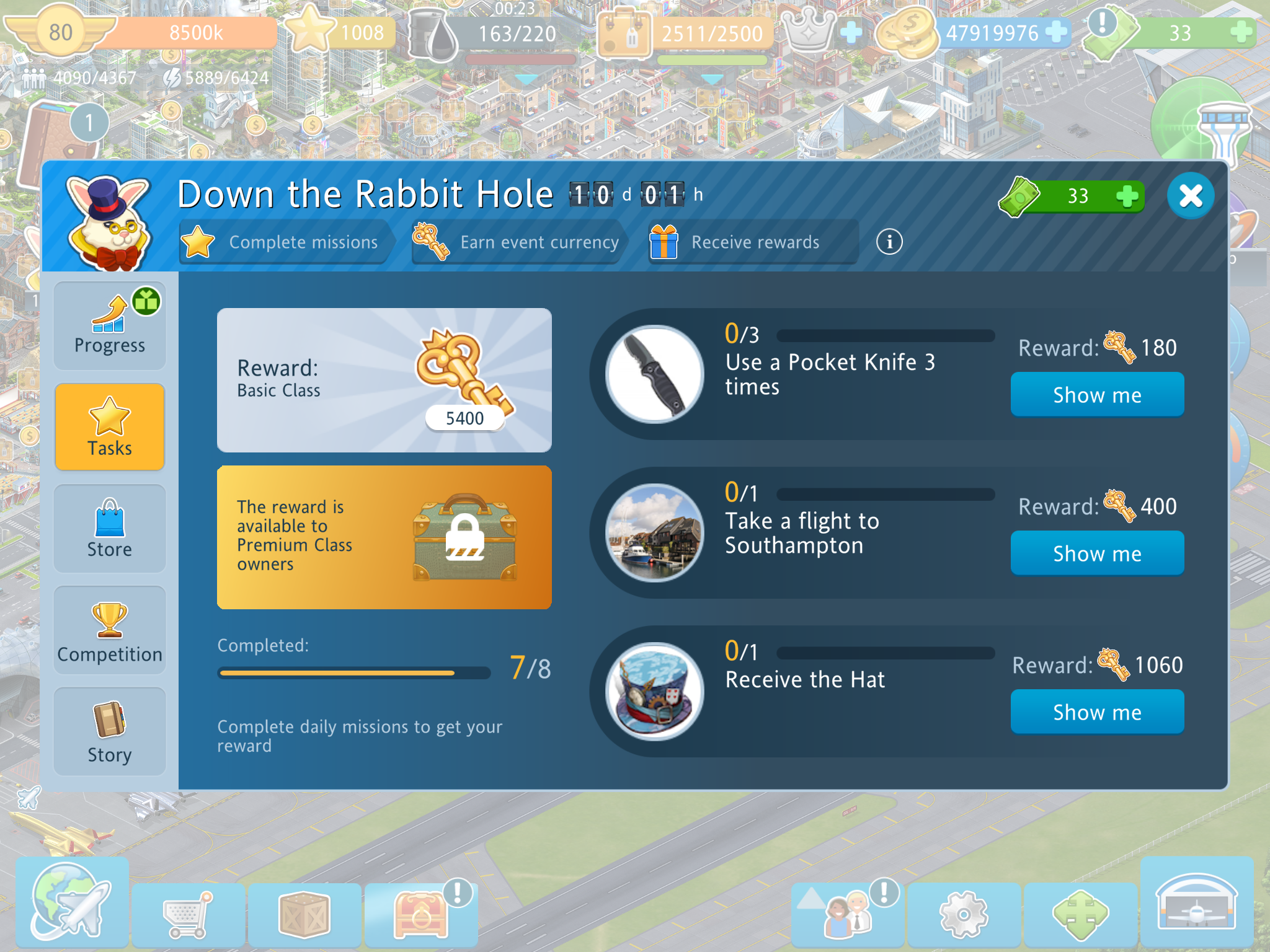Show me the Pocket Knife task
The width and height of the screenshot is (1270, 952).
tap(1096, 395)
